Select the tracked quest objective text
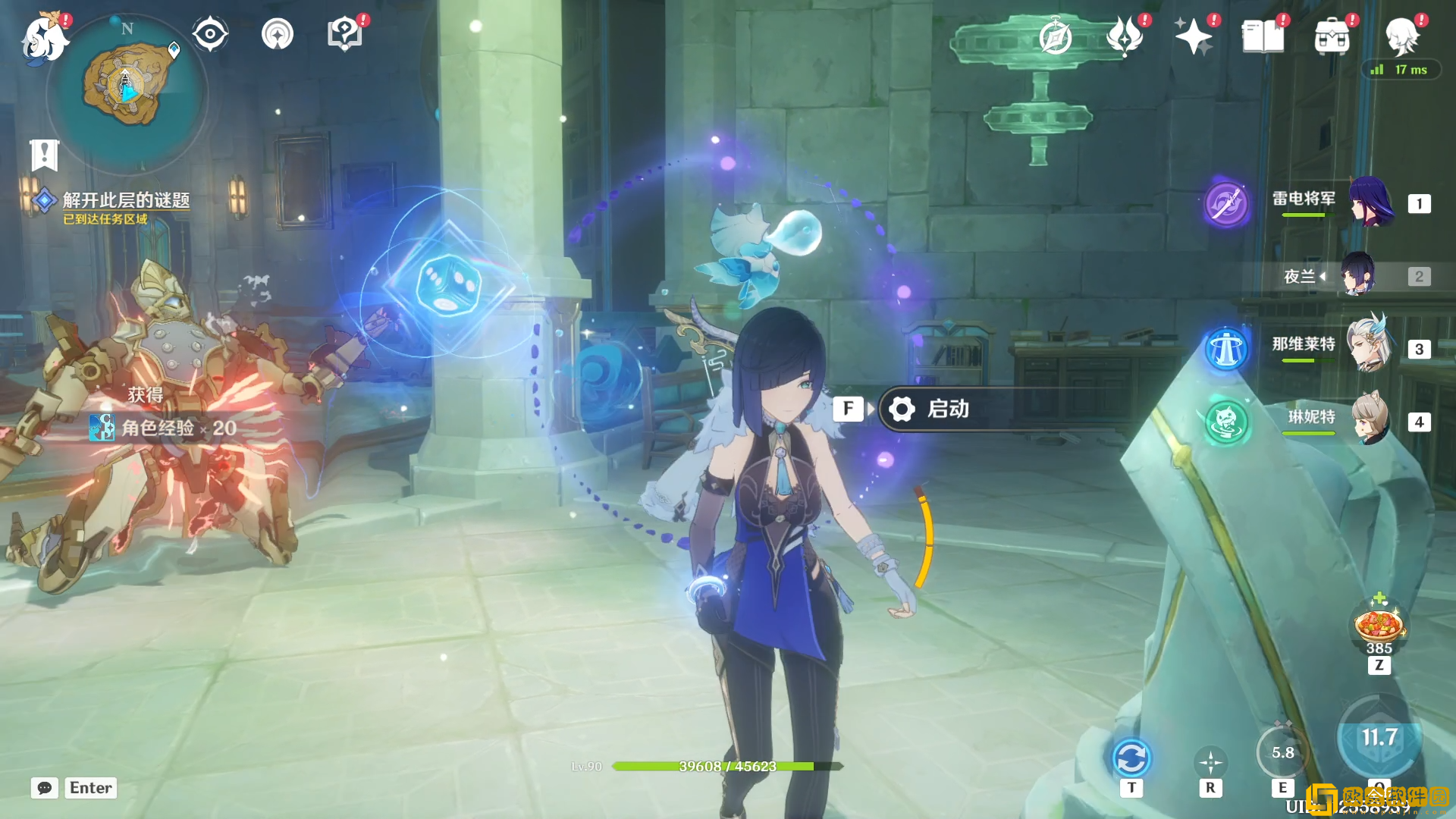This screenshot has height=819, width=1456. point(125,200)
